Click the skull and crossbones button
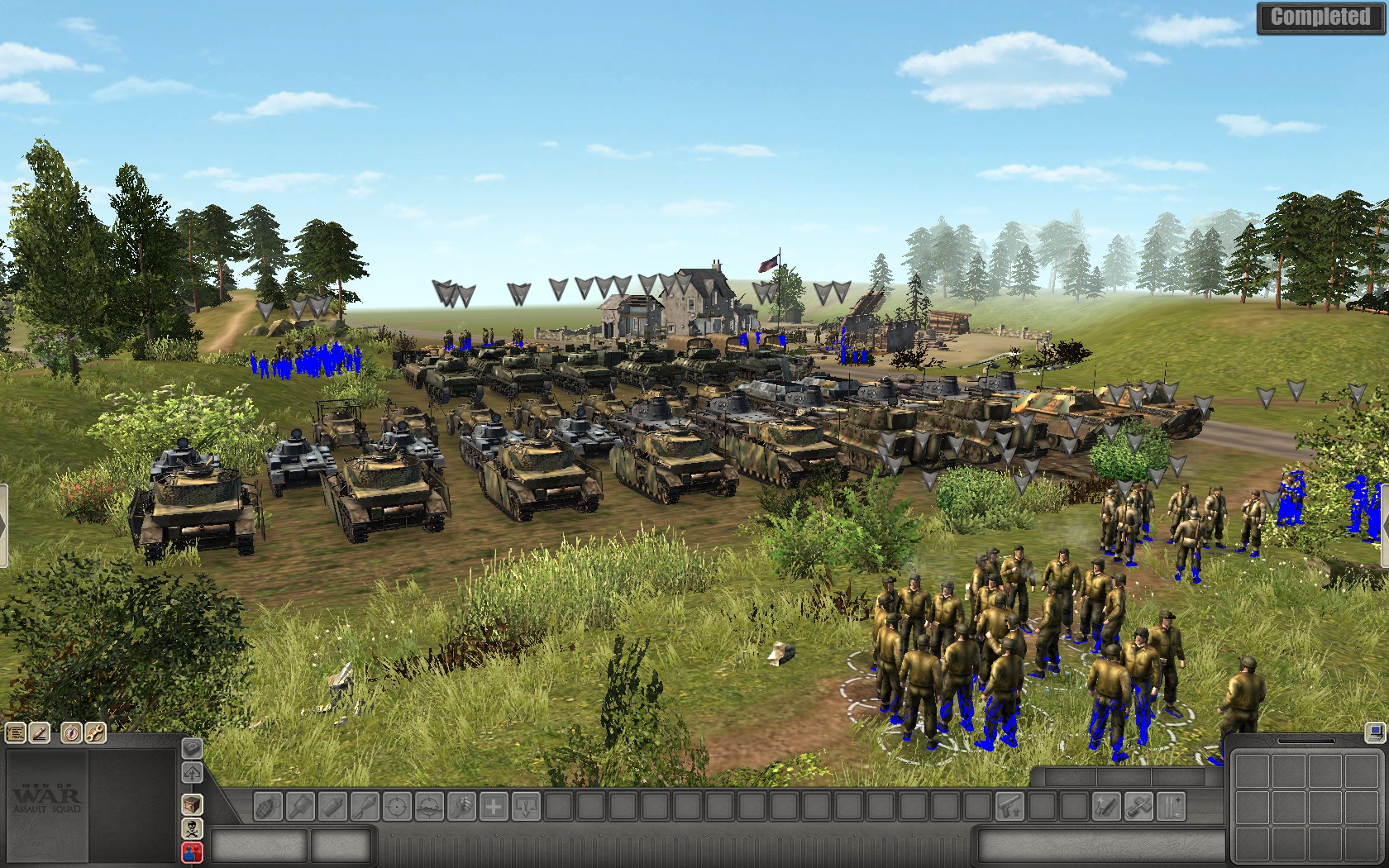 (192, 827)
